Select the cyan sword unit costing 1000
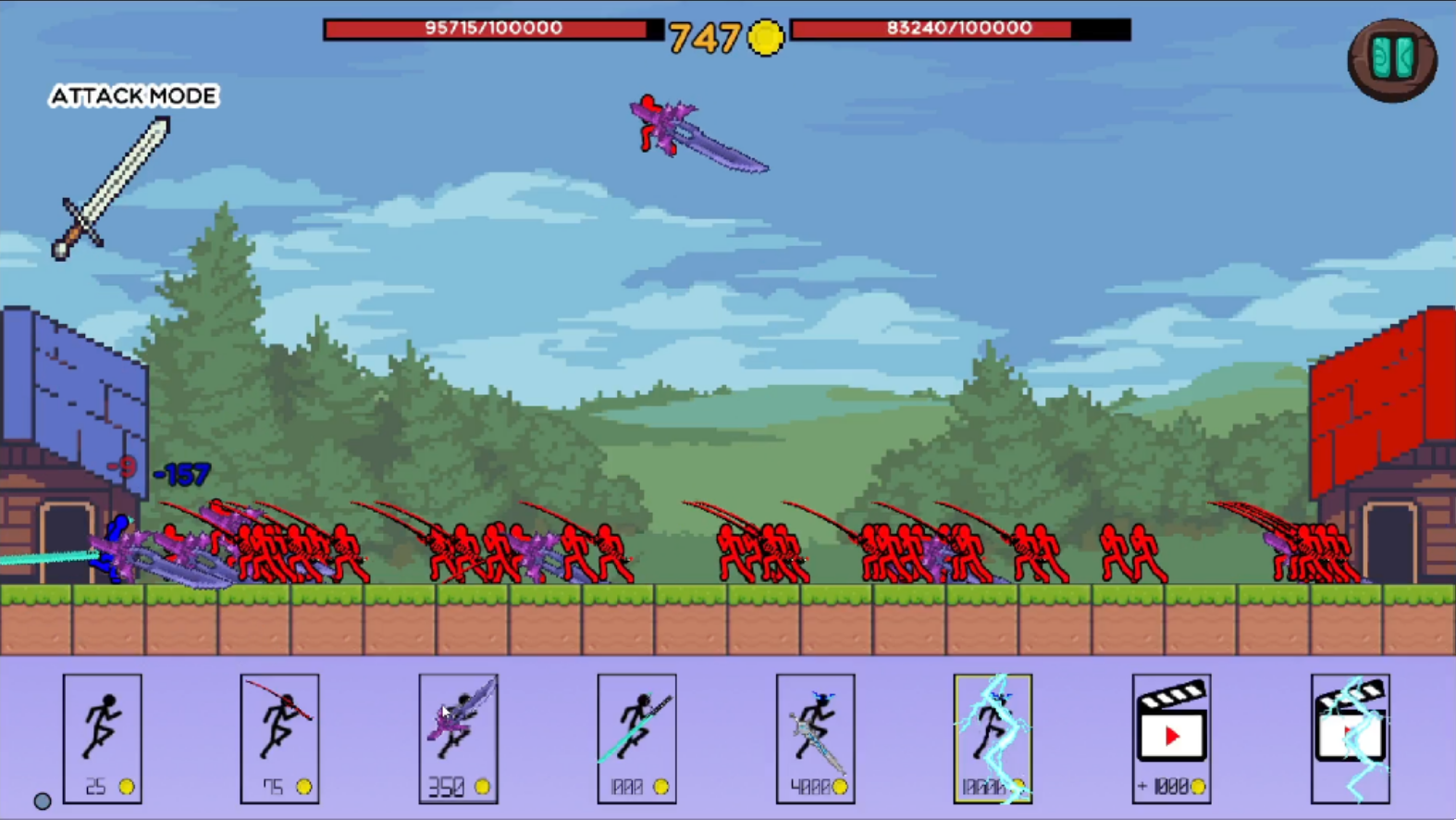Image resolution: width=1456 pixels, height=820 pixels. 636,736
